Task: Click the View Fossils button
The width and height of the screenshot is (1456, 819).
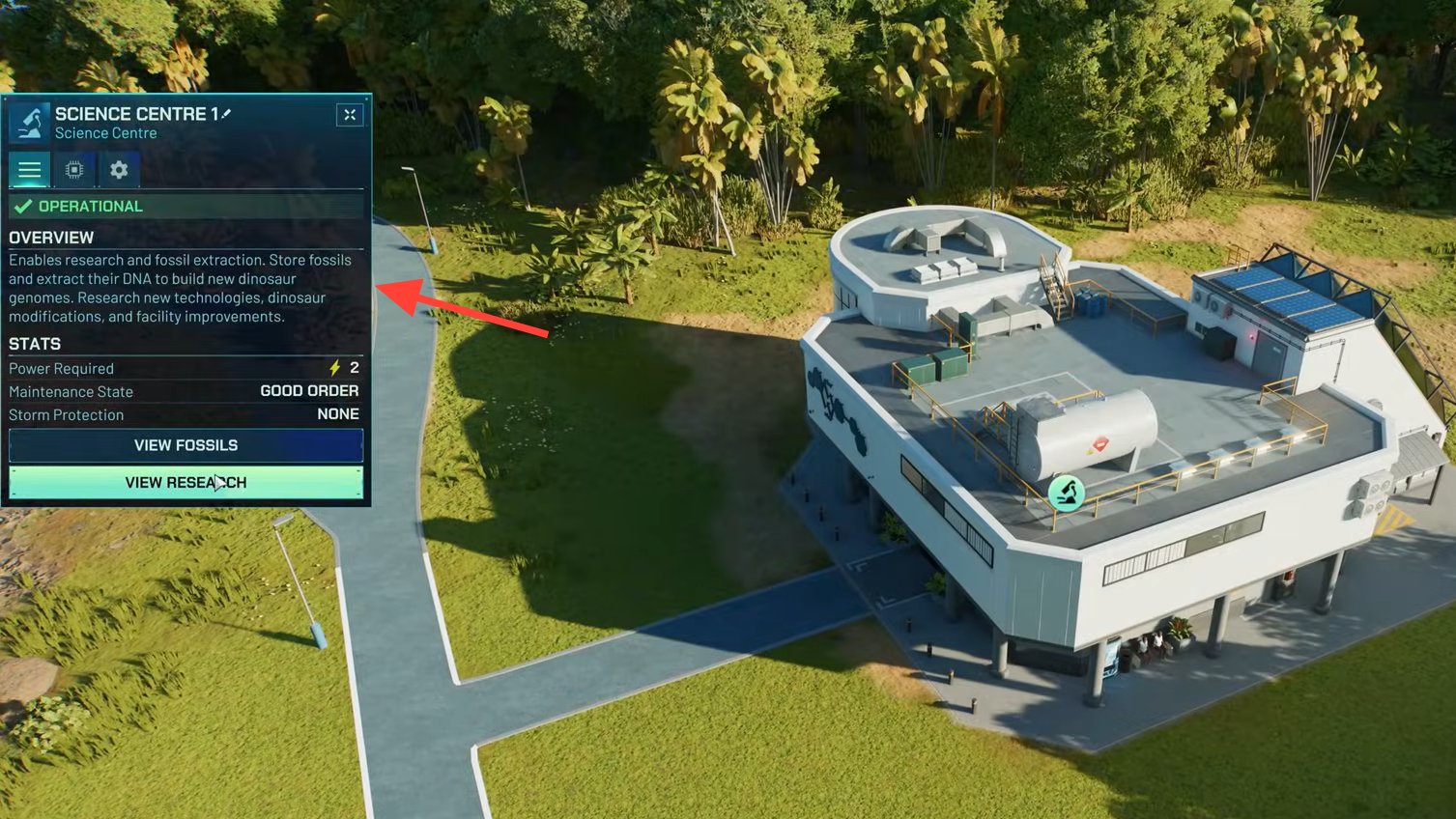Action: pyautogui.click(x=186, y=445)
